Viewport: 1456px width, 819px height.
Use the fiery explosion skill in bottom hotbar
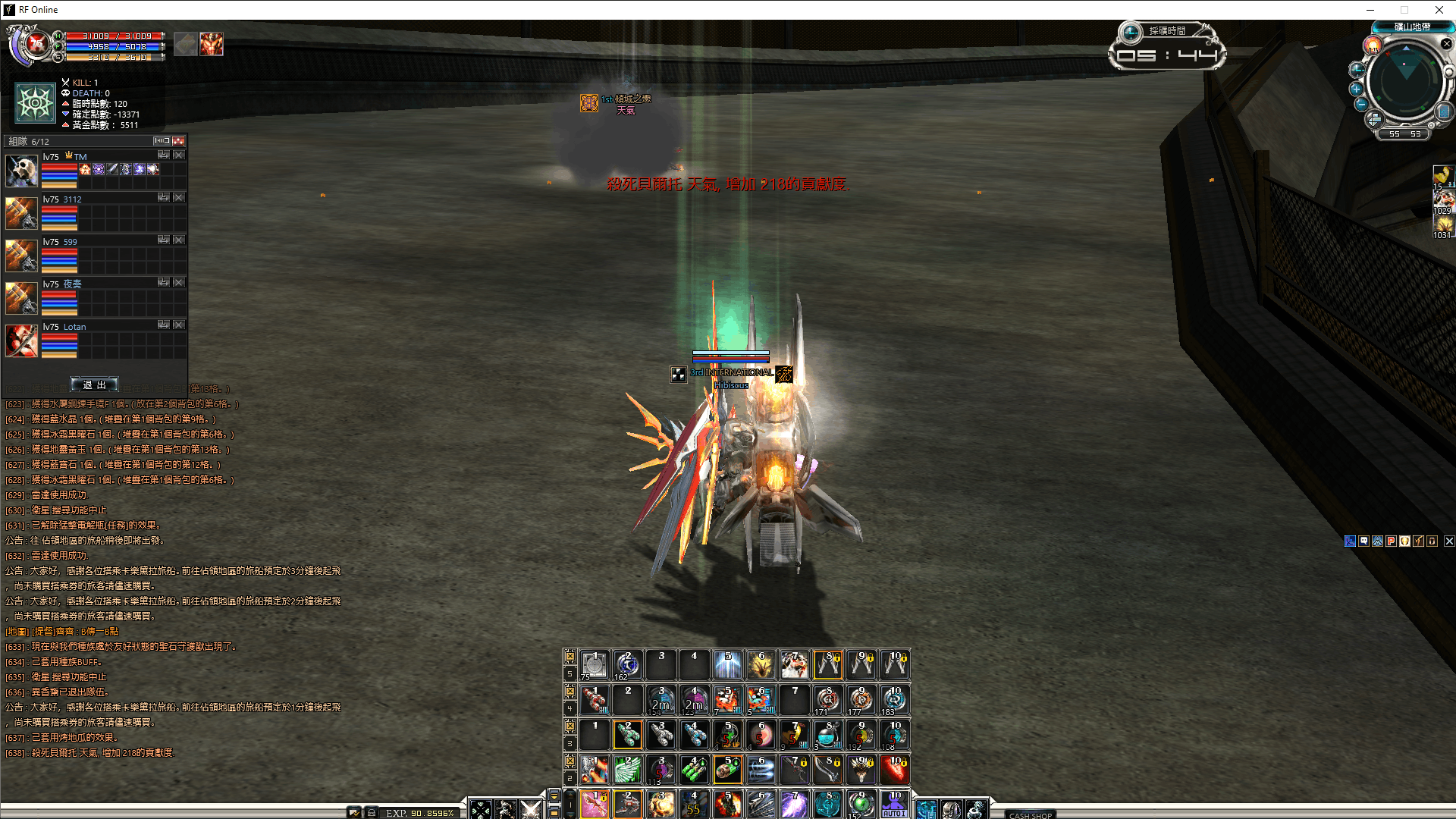[x=727, y=805]
